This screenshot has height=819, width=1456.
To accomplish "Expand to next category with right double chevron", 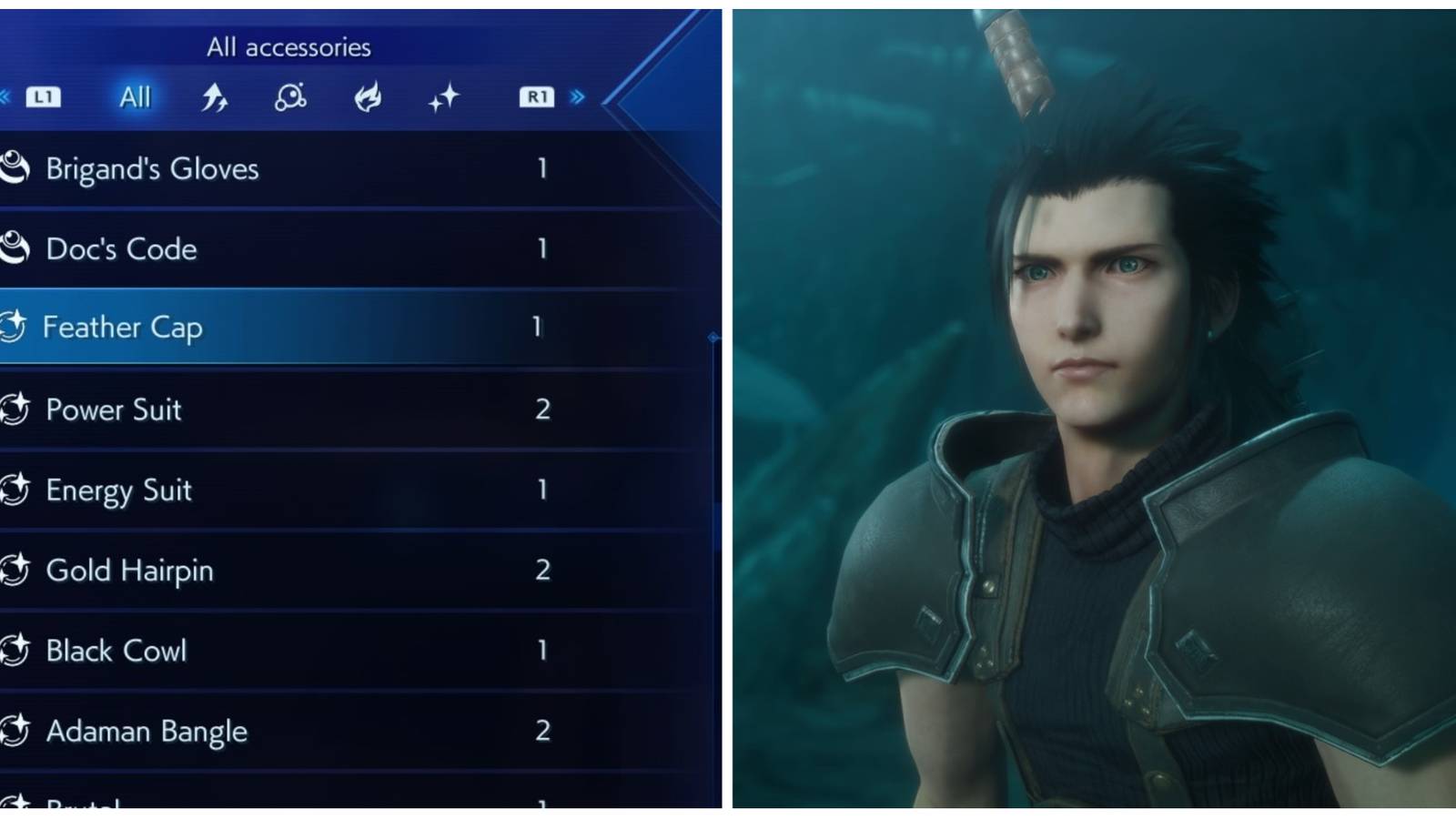I will tap(580, 96).
